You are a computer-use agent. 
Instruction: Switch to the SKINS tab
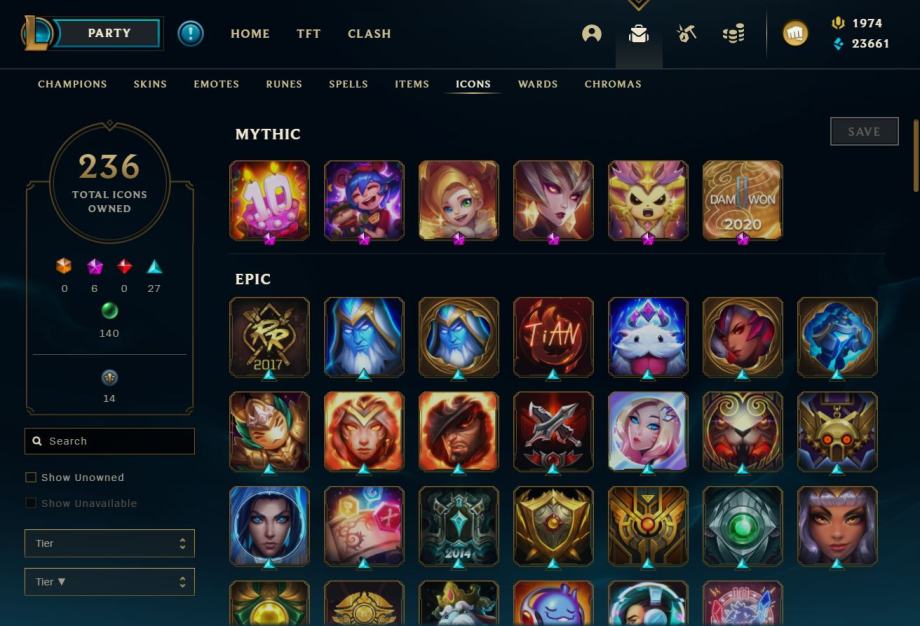[150, 84]
